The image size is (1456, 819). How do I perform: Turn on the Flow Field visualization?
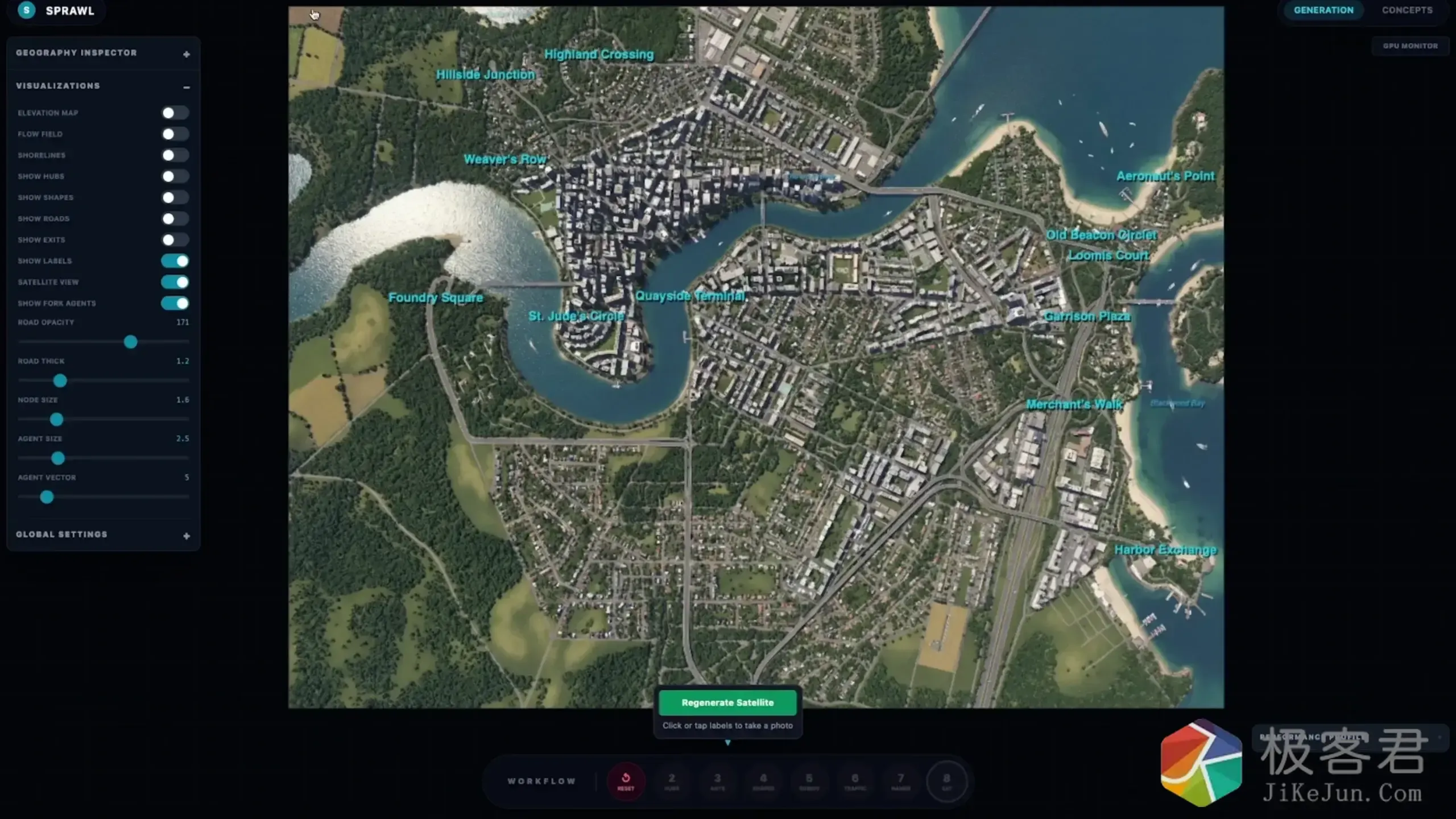175,134
